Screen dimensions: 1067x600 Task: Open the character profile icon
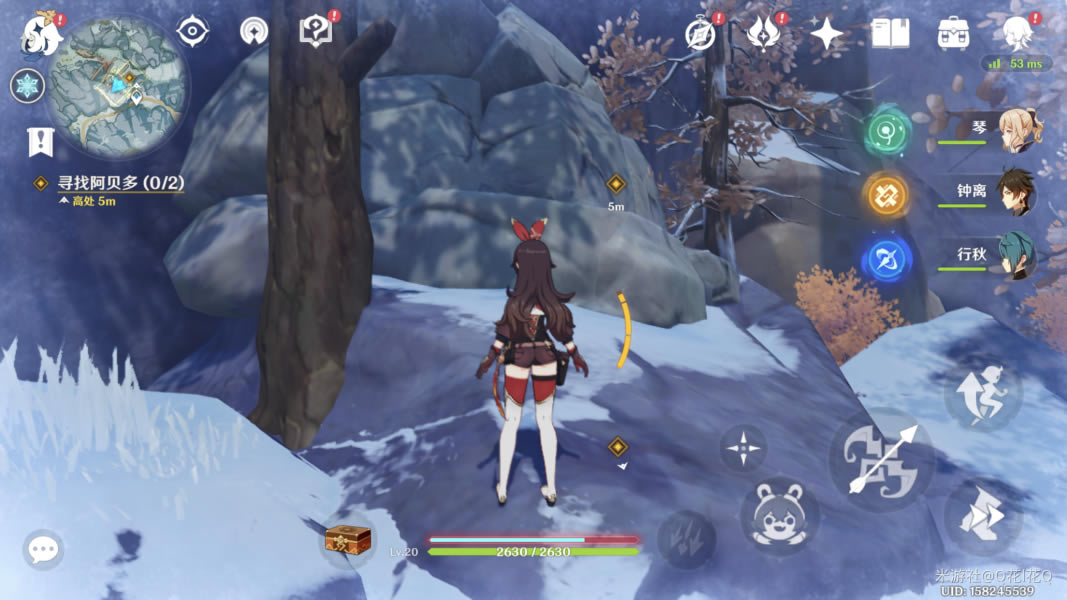(1018, 34)
